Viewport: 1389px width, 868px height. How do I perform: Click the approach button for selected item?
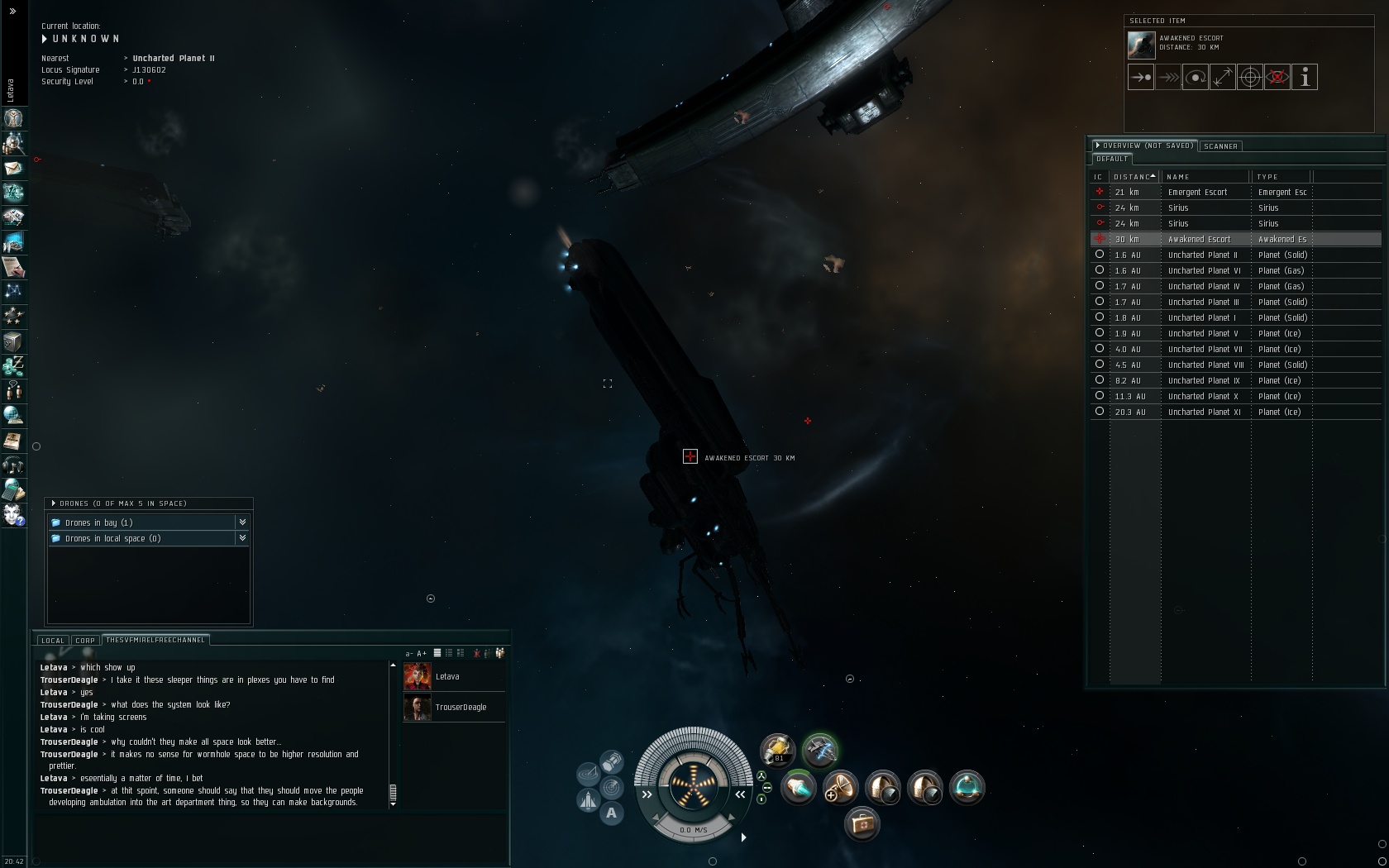[1141, 78]
